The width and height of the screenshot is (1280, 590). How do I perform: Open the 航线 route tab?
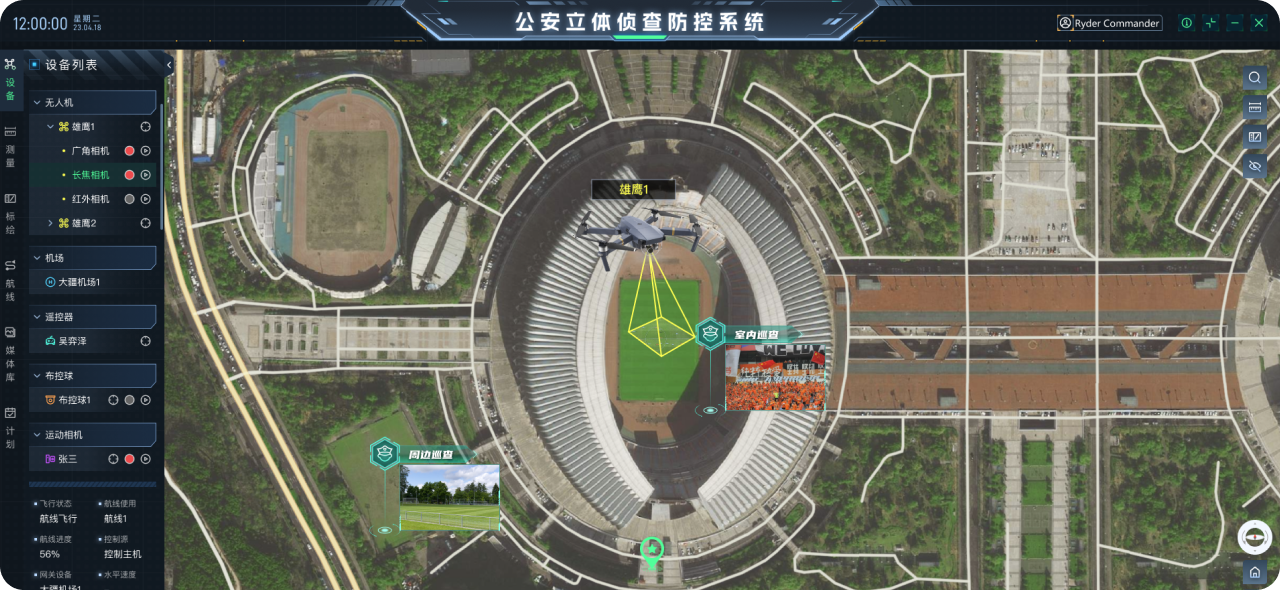[11, 280]
